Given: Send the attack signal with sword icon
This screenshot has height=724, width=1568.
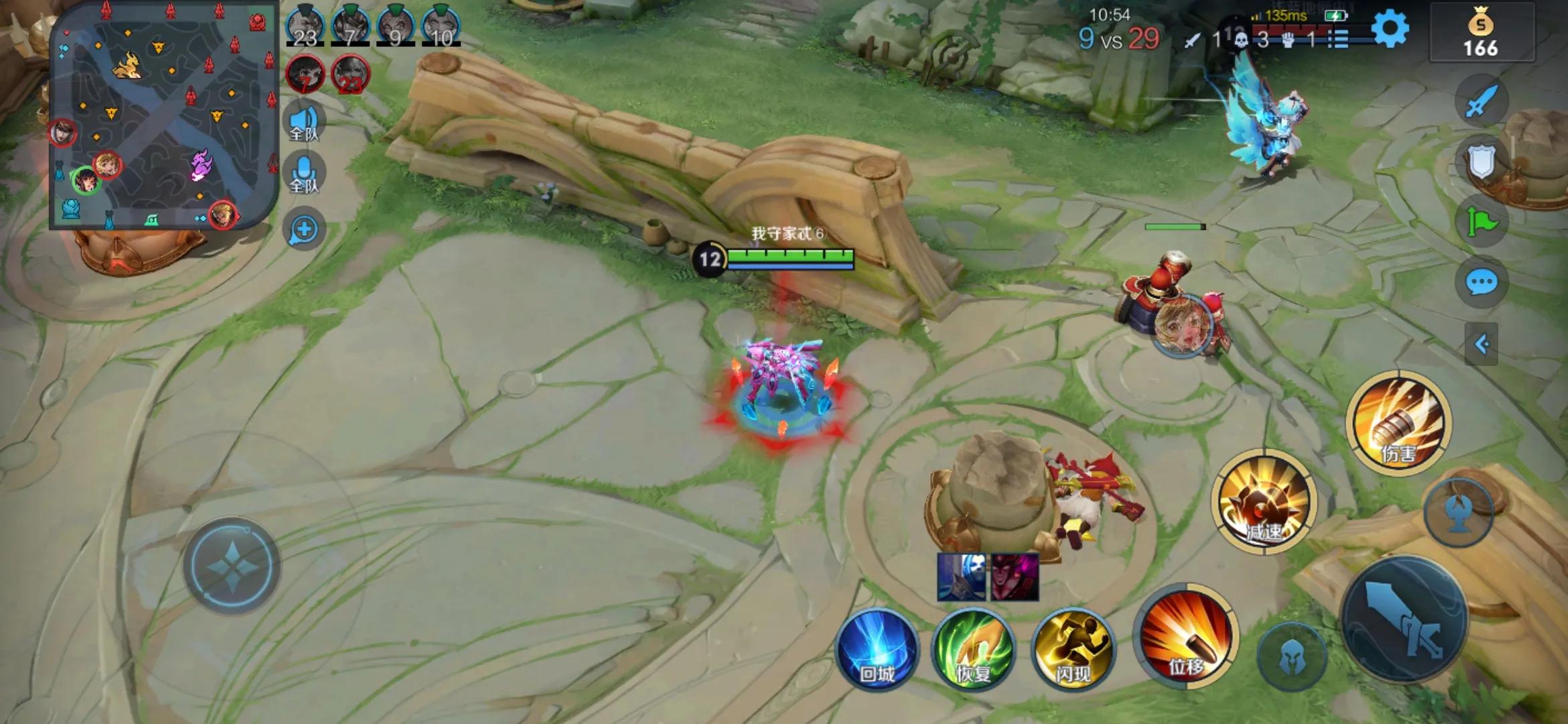Looking at the screenshot, I should 1482,102.
